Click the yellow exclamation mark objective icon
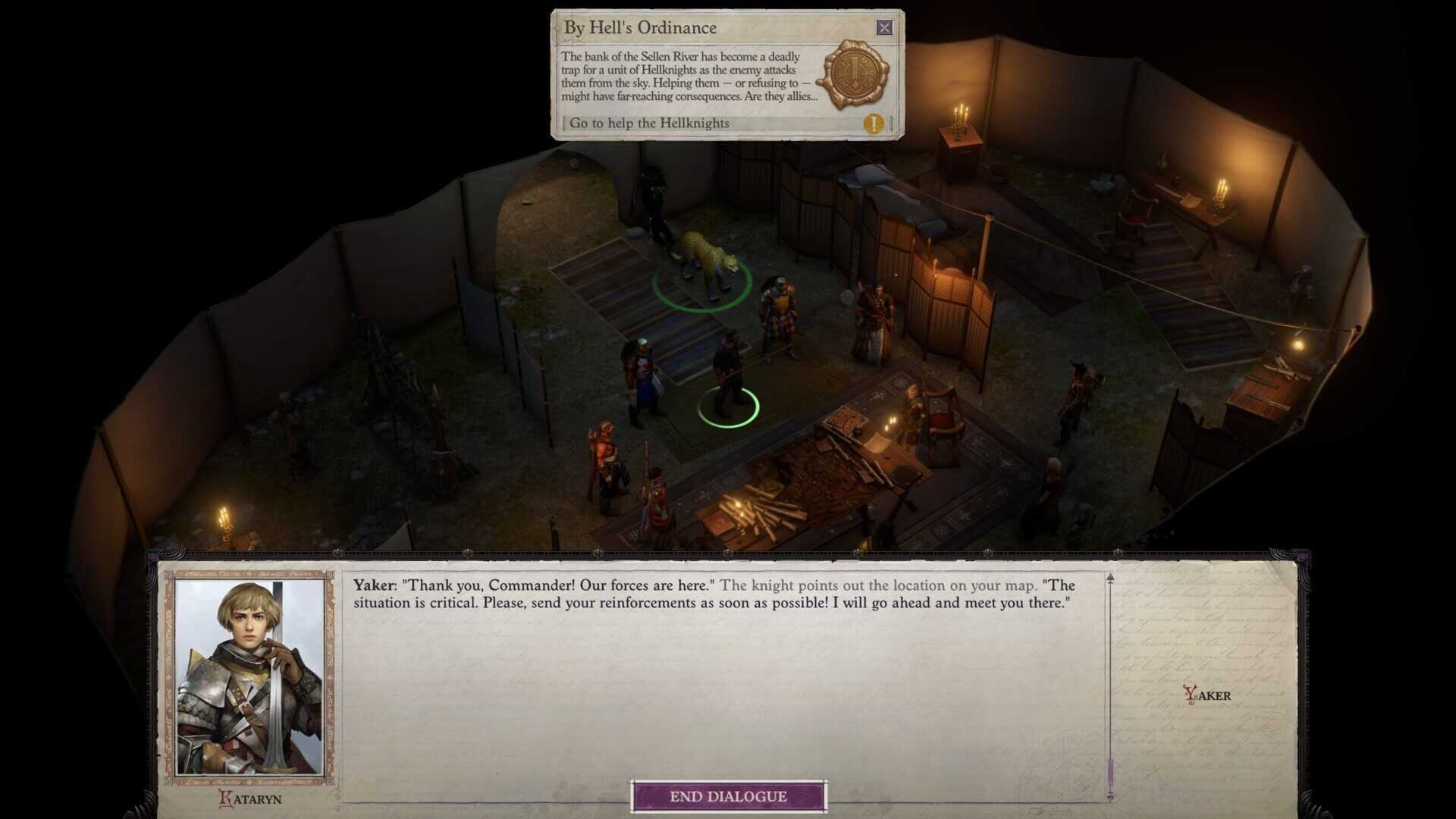Screen dimensions: 1456x819 [x=874, y=124]
